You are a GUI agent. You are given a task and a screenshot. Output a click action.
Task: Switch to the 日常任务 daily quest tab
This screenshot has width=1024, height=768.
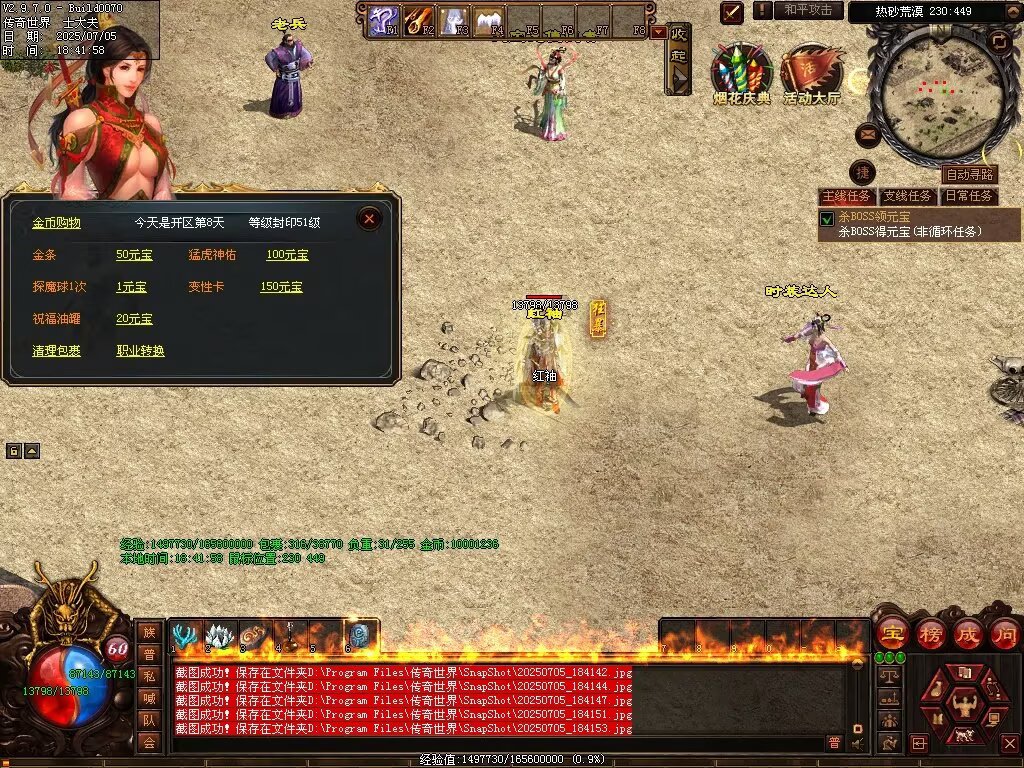[969, 196]
